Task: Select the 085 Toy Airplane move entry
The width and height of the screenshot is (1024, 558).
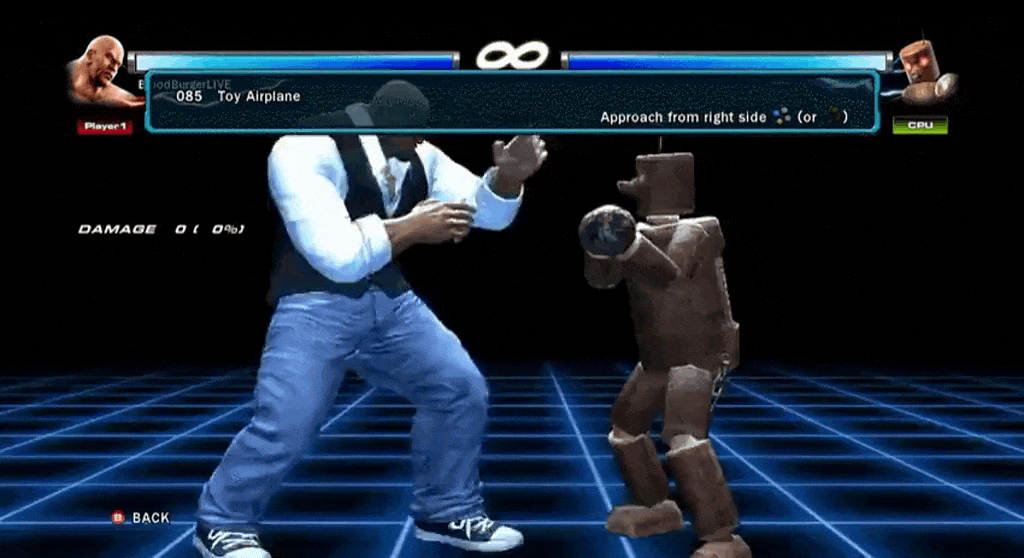Action: [x=238, y=97]
